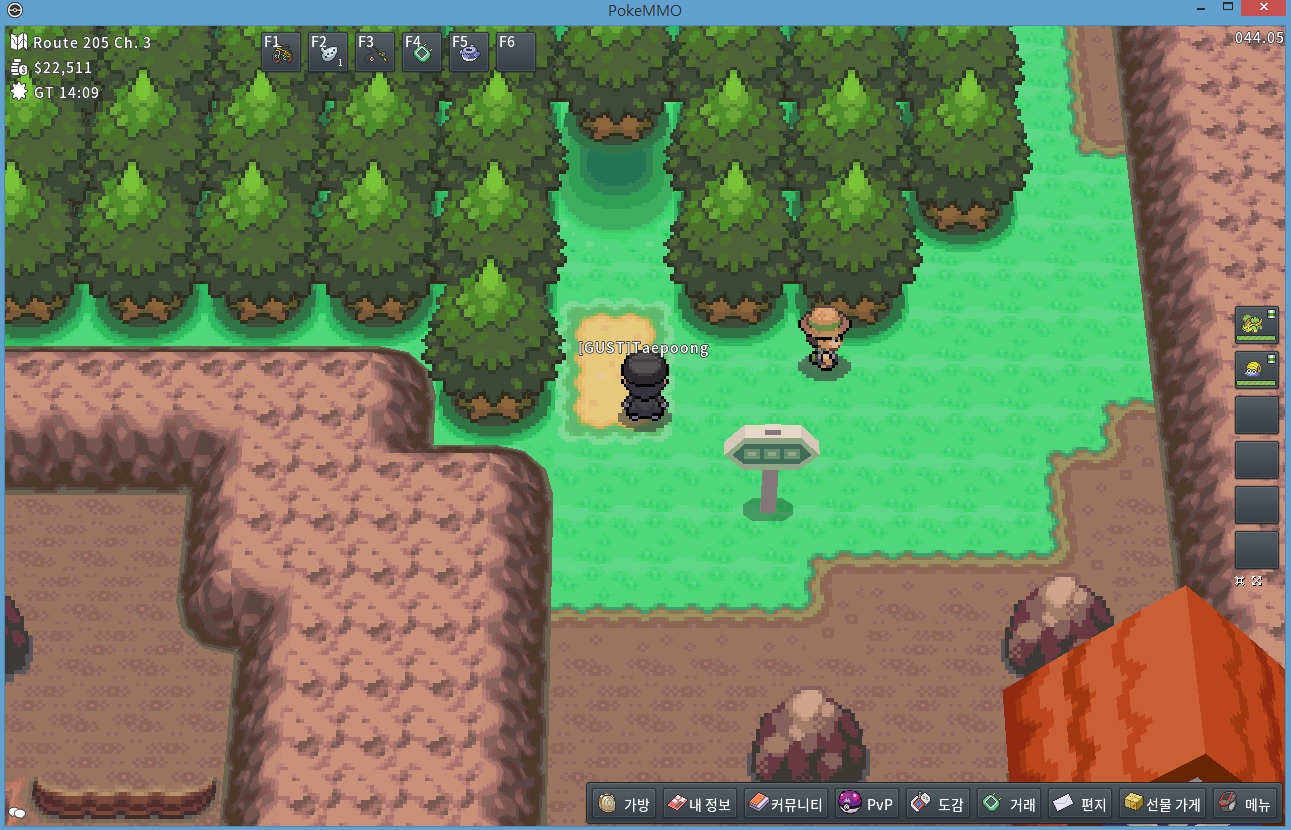Minimize the PokeMMO window
Screen dimensions: 1291x830
[1200, 9]
